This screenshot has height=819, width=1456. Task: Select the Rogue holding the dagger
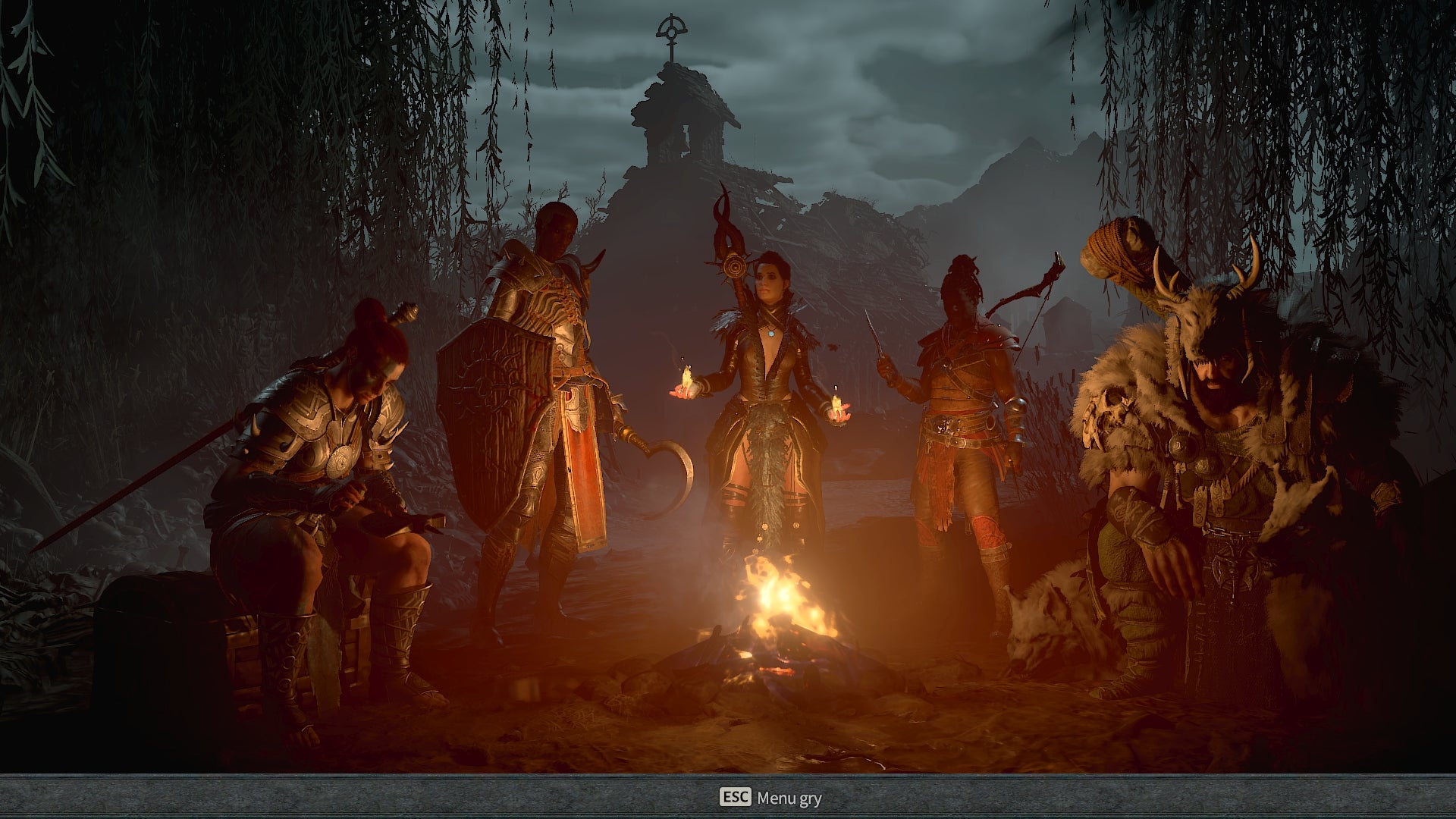pyautogui.click(x=963, y=394)
